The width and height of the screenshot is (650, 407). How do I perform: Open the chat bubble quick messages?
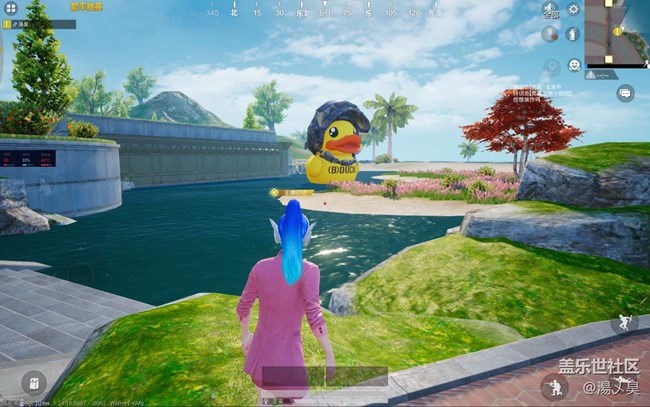click(x=625, y=93)
